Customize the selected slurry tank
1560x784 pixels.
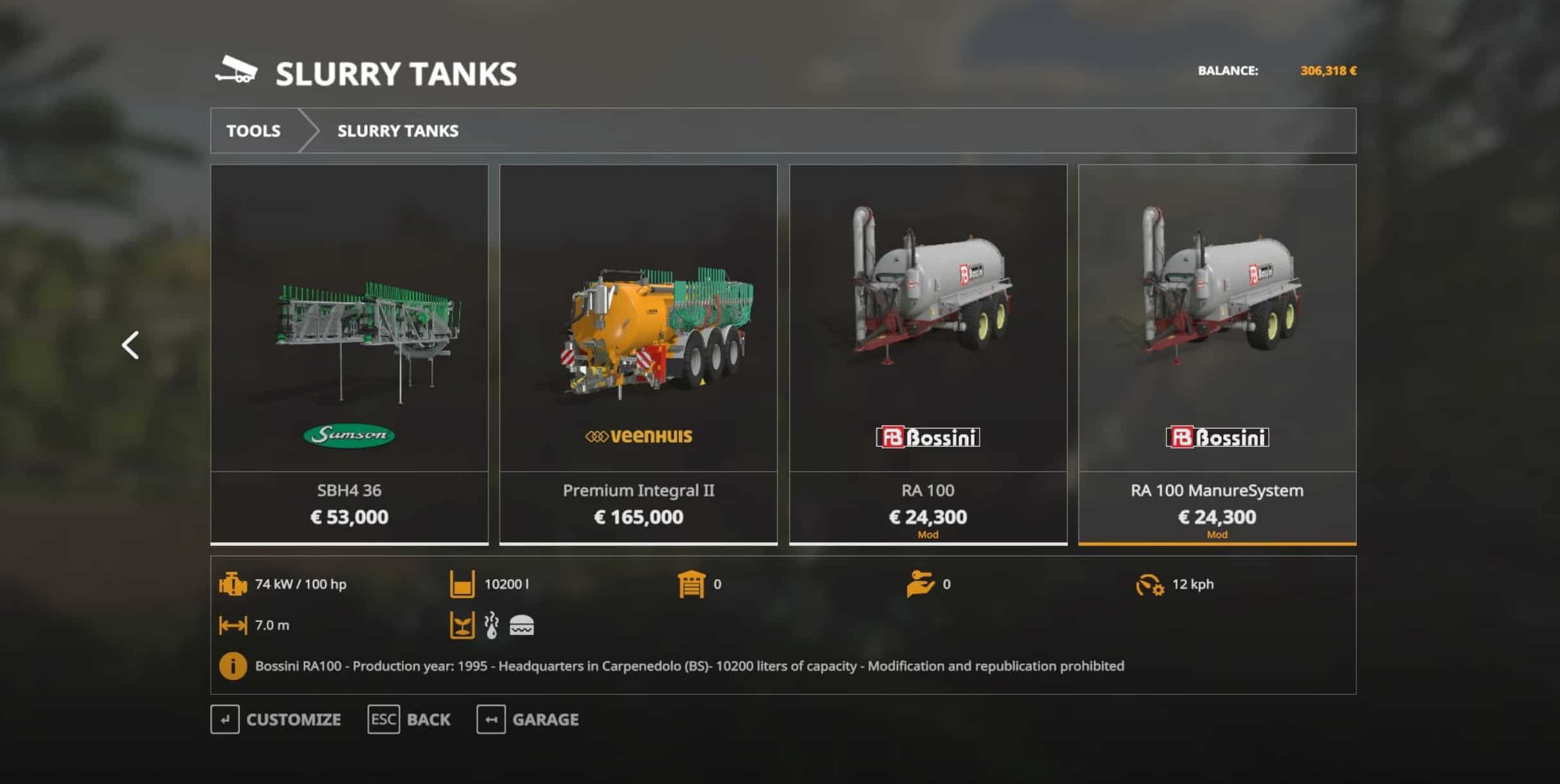click(276, 719)
